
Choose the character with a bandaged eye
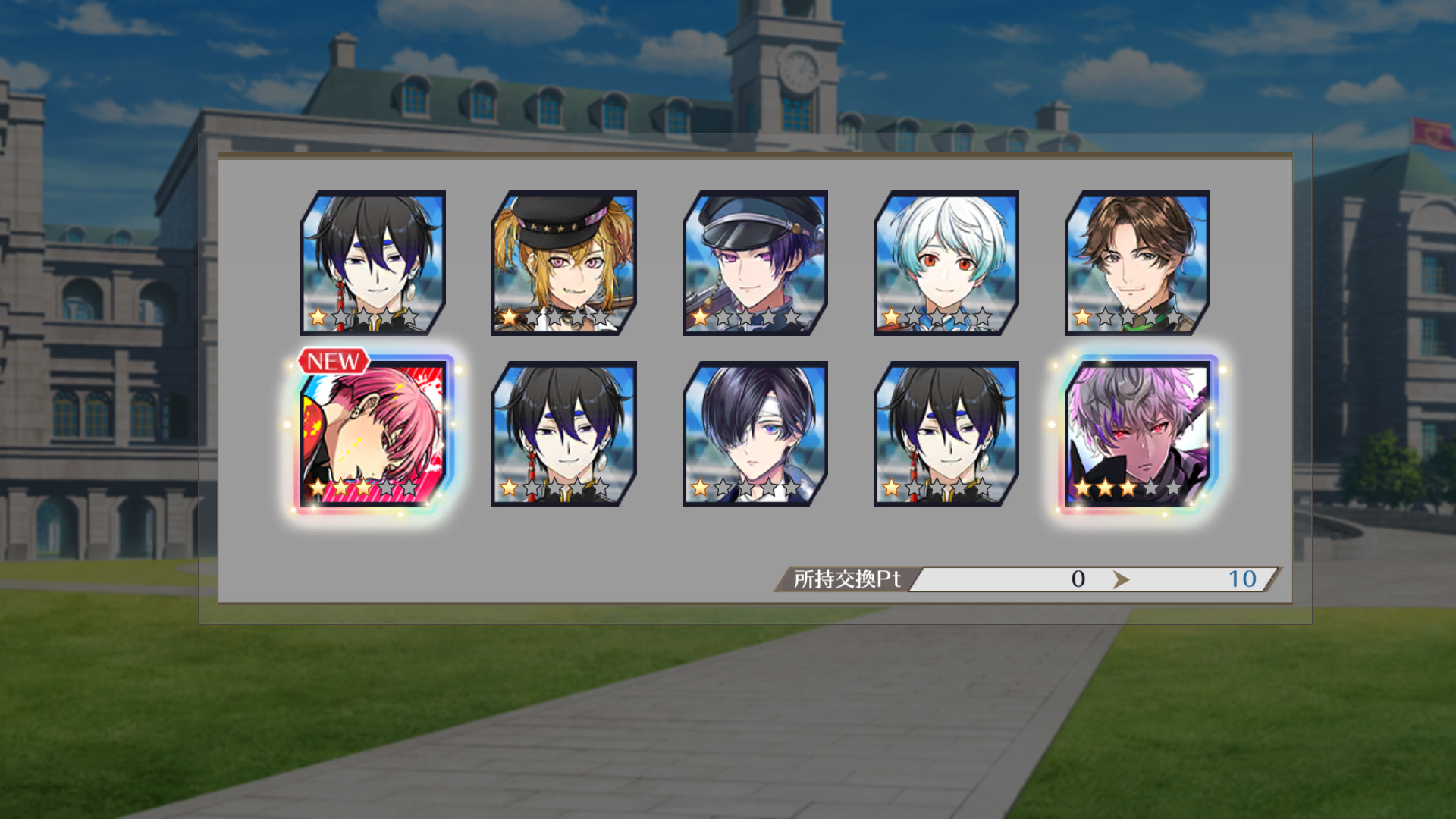click(755, 434)
